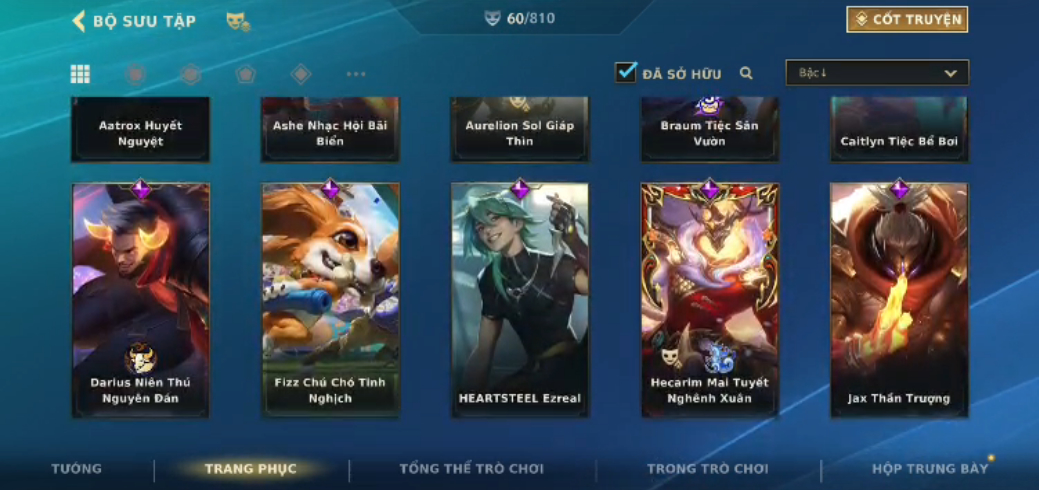Viewport: 1039px width, 490px height.
Task: Click the magnifying glass search icon
Action: (x=746, y=73)
